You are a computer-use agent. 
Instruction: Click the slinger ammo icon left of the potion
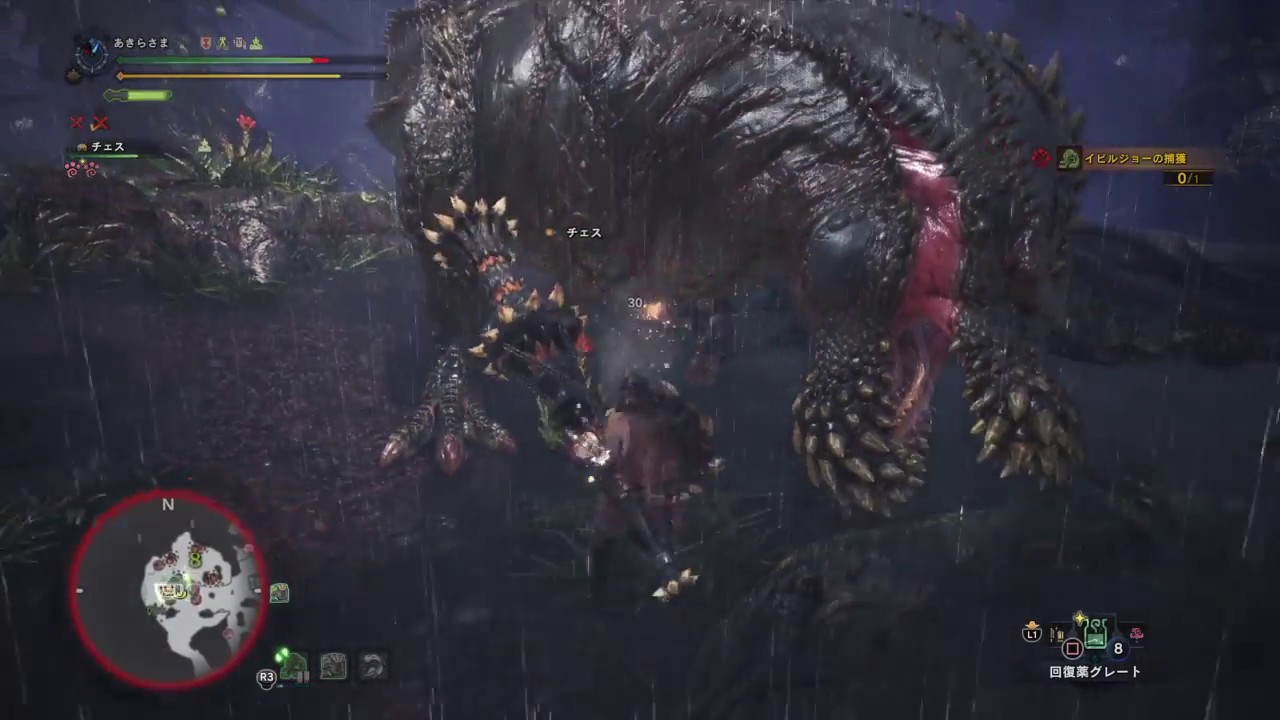coord(1055,632)
